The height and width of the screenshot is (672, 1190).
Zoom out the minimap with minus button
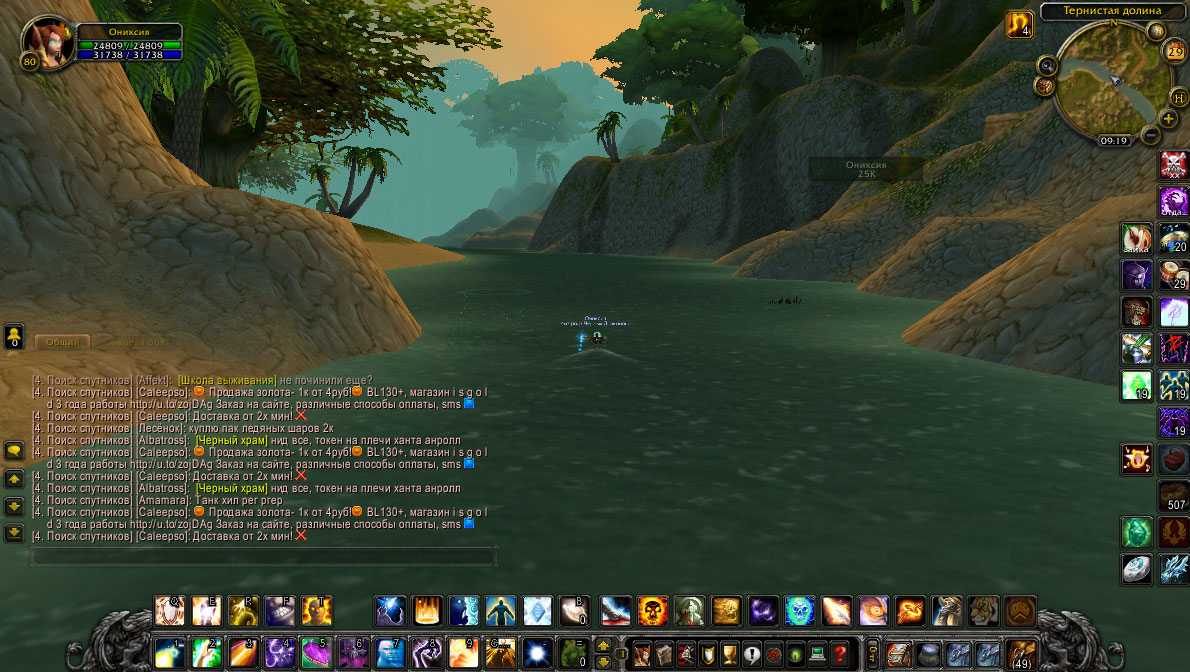coord(1151,134)
